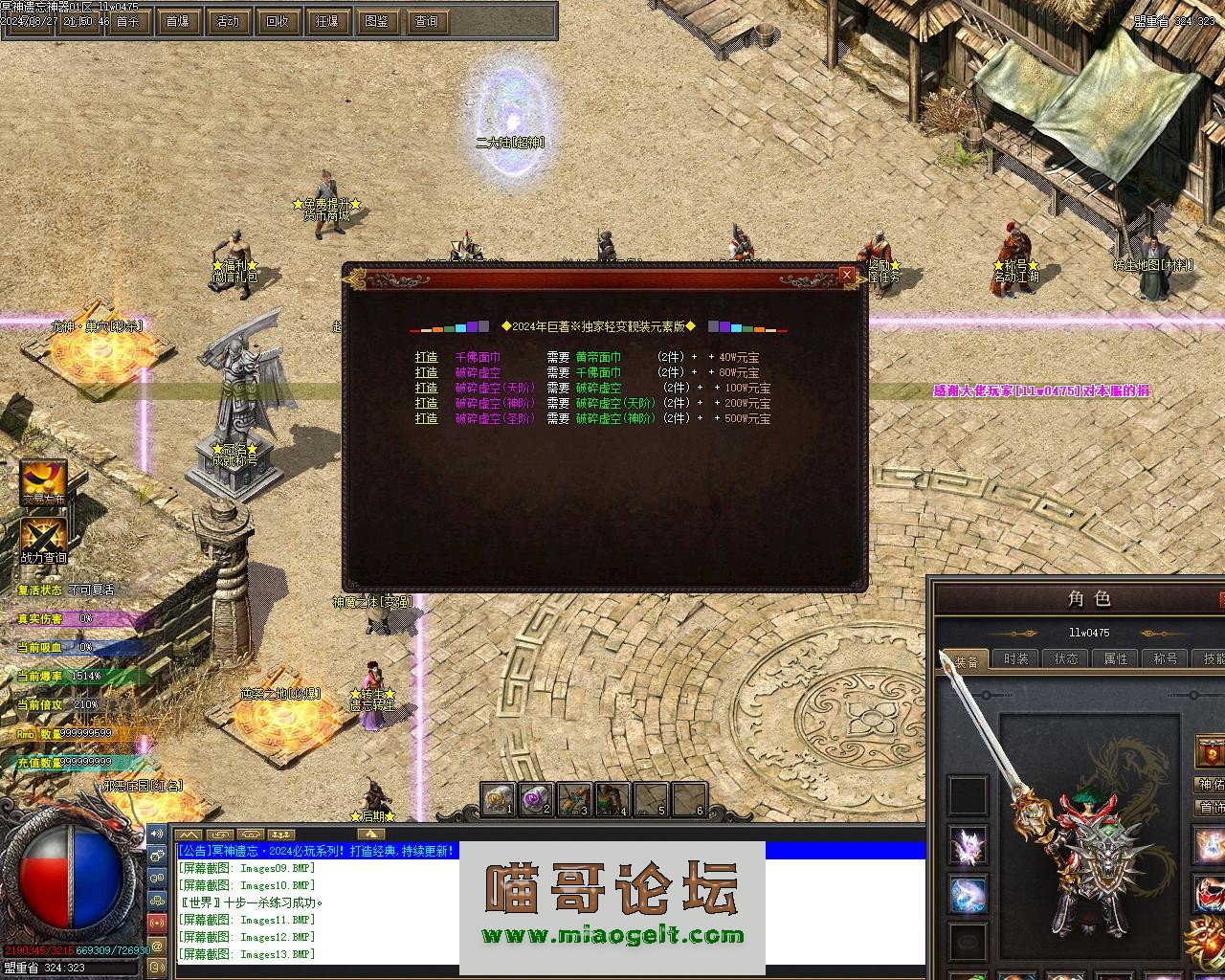Switch to the 称号 tab
1225x980 pixels.
pyautogui.click(x=1165, y=658)
